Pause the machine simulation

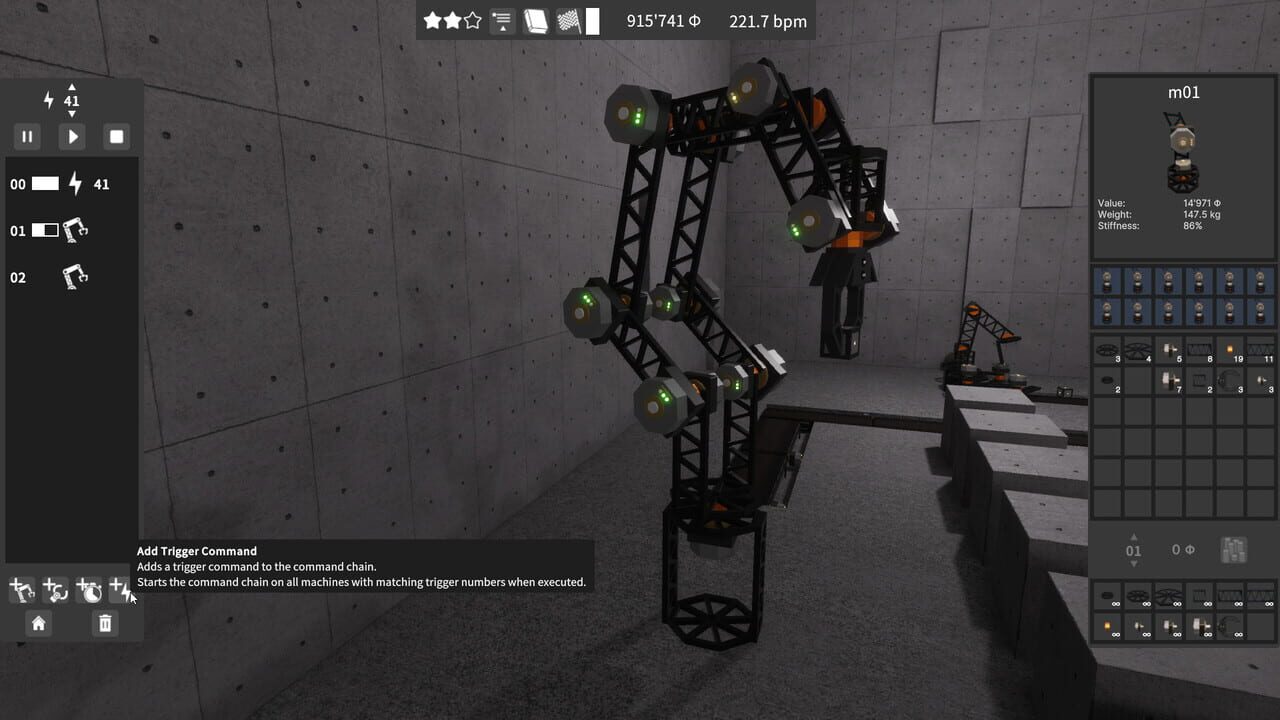coord(27,136)
